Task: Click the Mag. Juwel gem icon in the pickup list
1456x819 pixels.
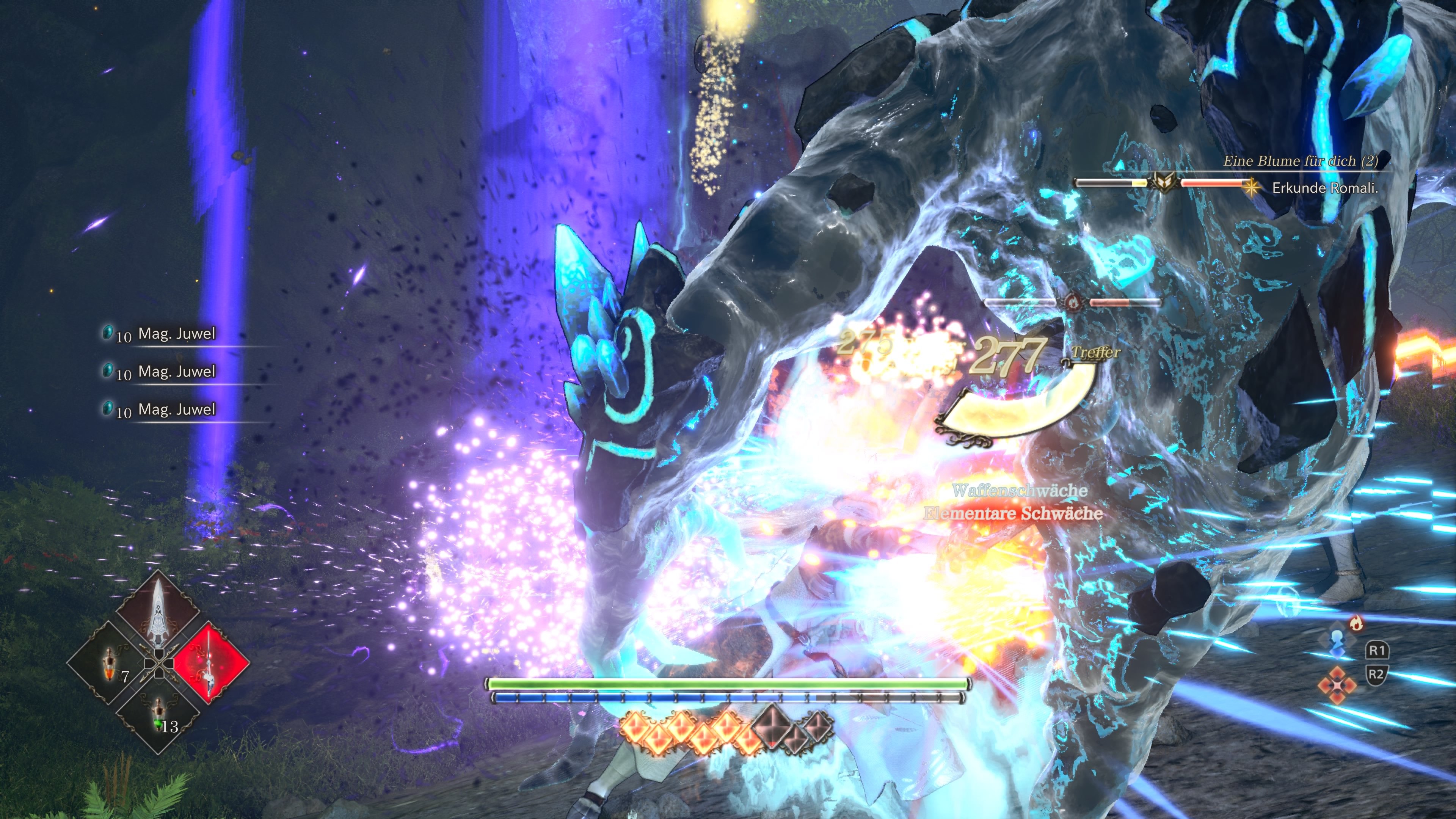Action: [x=108, y=334]
